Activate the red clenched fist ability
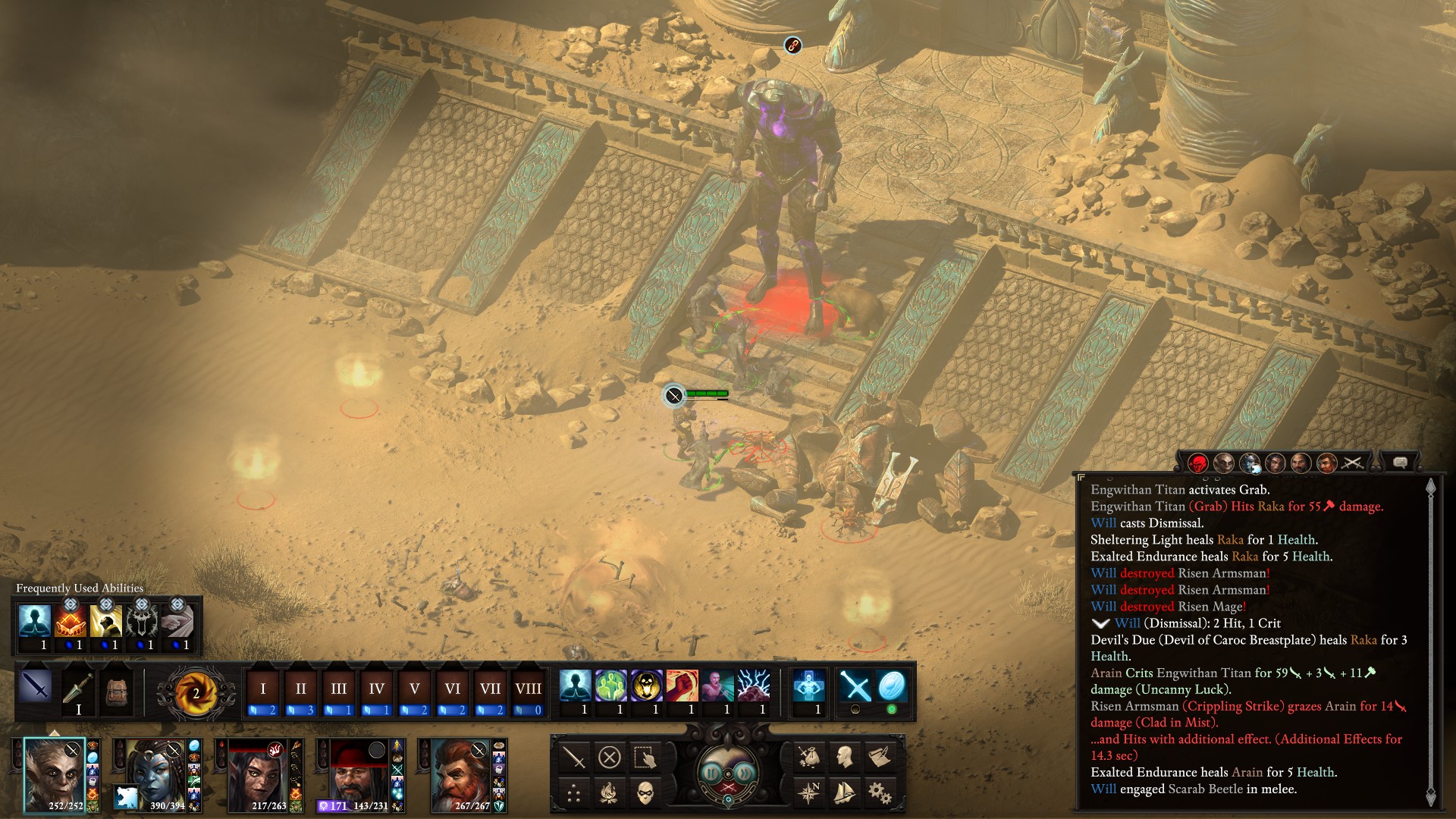The image size is (1456, 819). click(x=682, y=686)
